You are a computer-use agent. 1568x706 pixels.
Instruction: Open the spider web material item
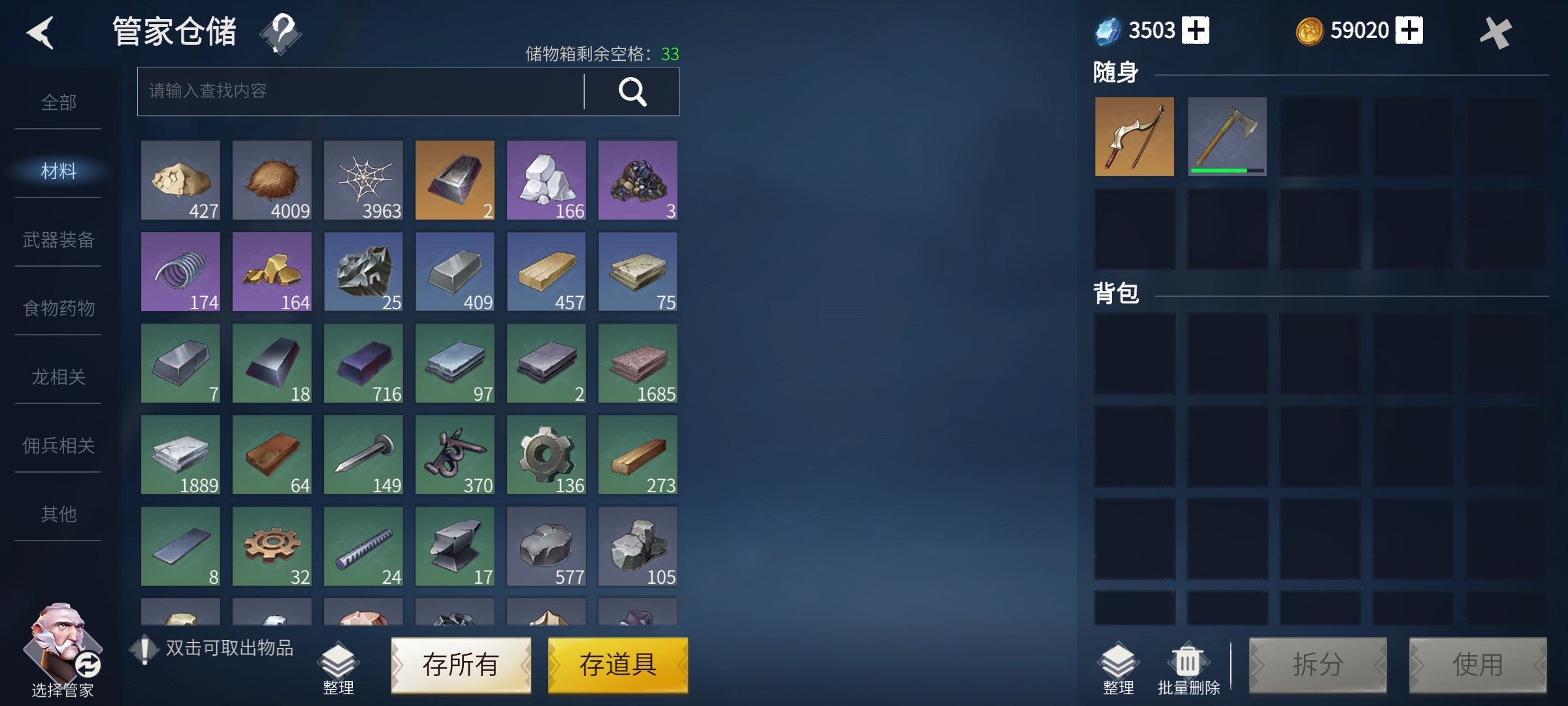363,180
